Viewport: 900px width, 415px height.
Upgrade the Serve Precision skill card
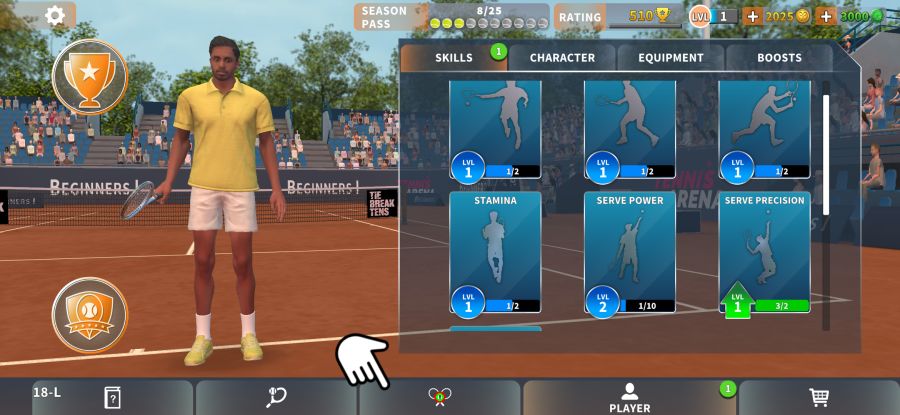765,252
